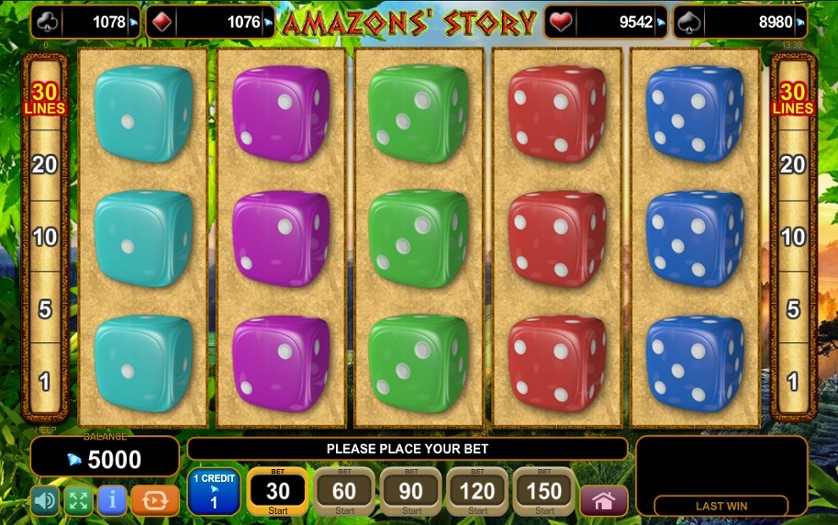Spin with the maximum 150 bet
The image size is (838, 525).
pyautogui.click(x=543, y=491)
